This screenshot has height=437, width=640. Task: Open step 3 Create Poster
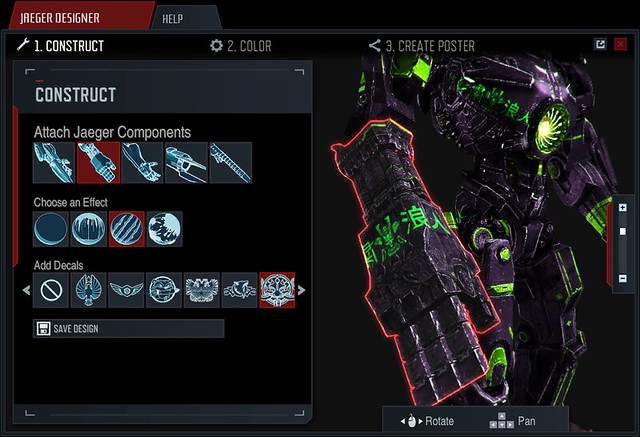[421, 45]
